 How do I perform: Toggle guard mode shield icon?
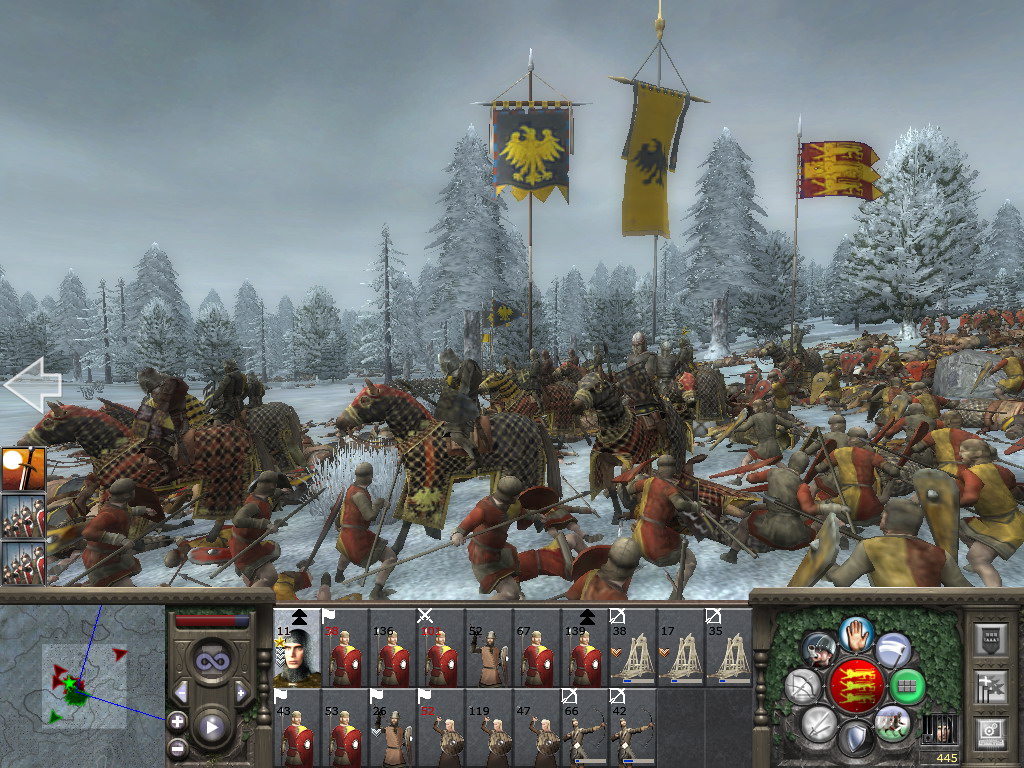click(856, 739)
